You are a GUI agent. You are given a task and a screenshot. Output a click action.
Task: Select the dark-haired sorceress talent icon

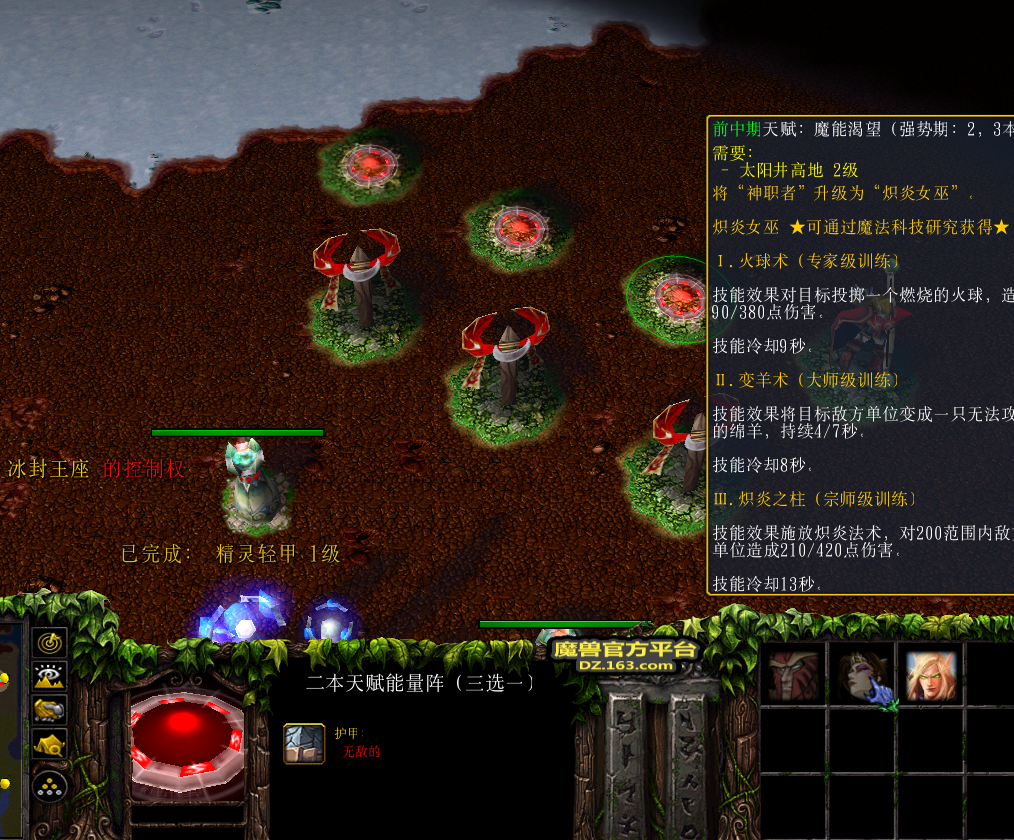(x=862, y=675)
